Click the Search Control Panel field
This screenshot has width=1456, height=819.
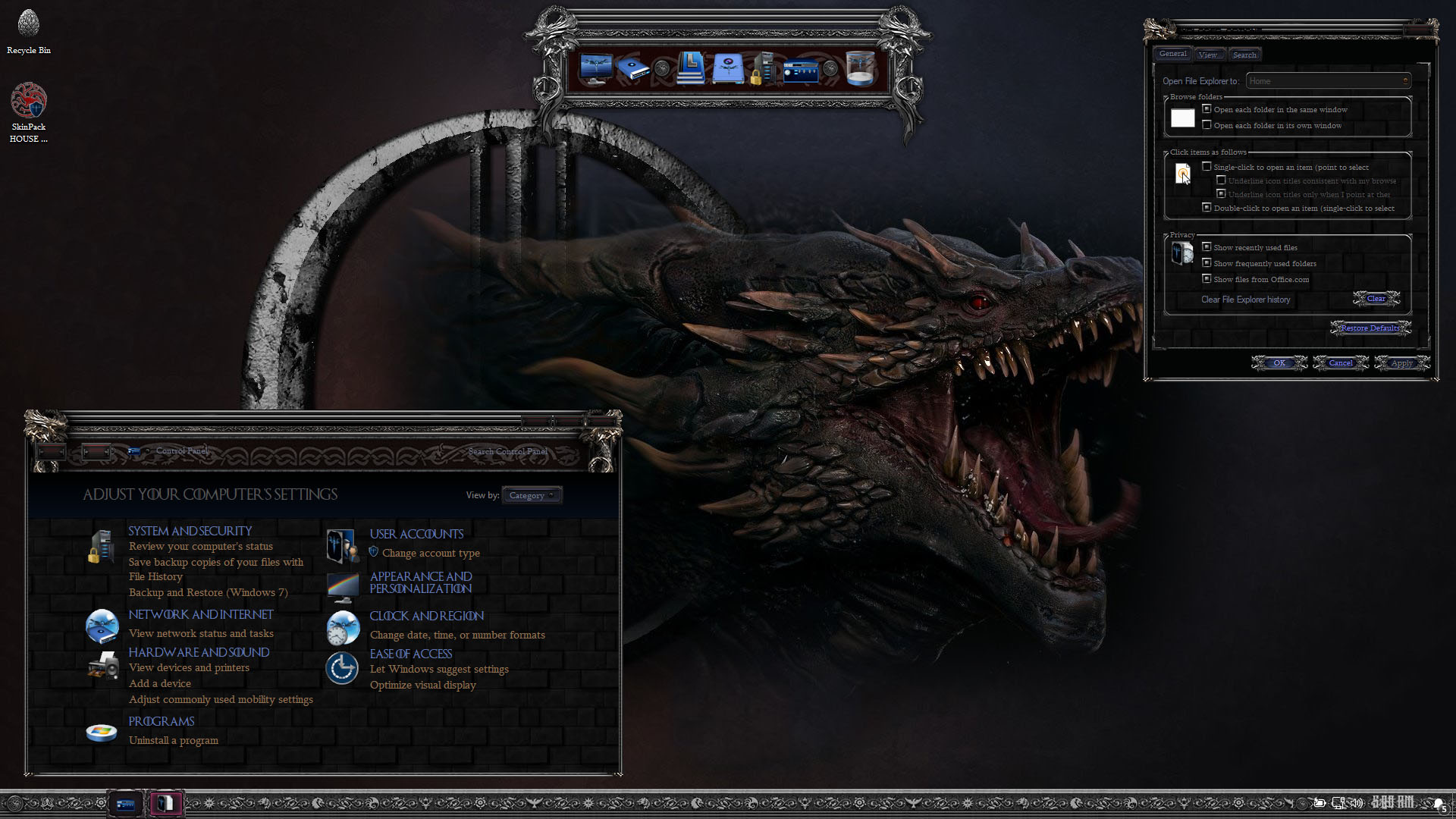pos(507,452)
